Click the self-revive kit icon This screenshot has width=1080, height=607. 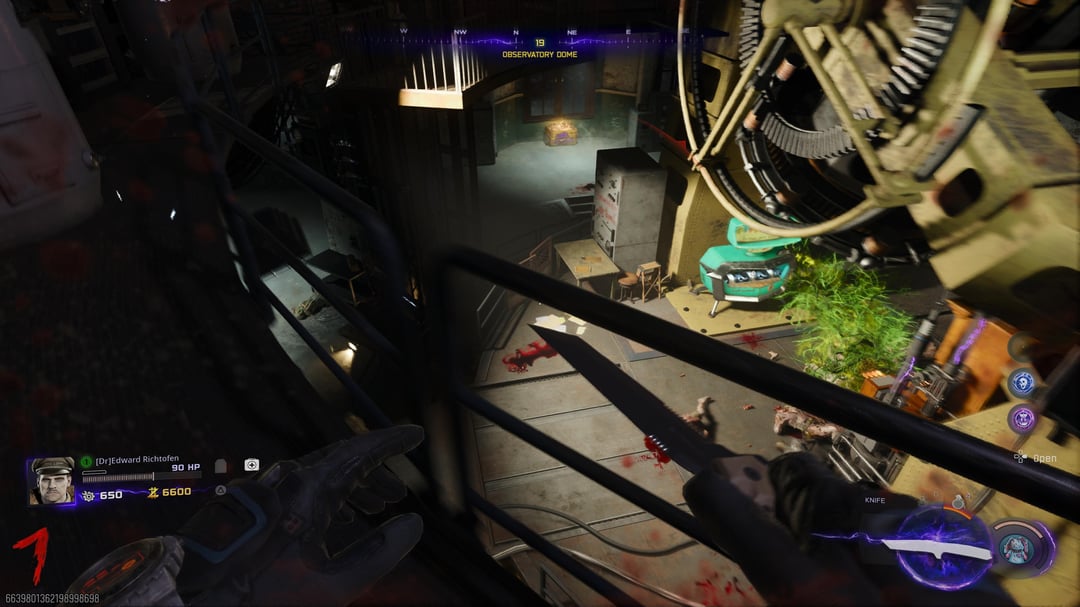pos(252,465)
